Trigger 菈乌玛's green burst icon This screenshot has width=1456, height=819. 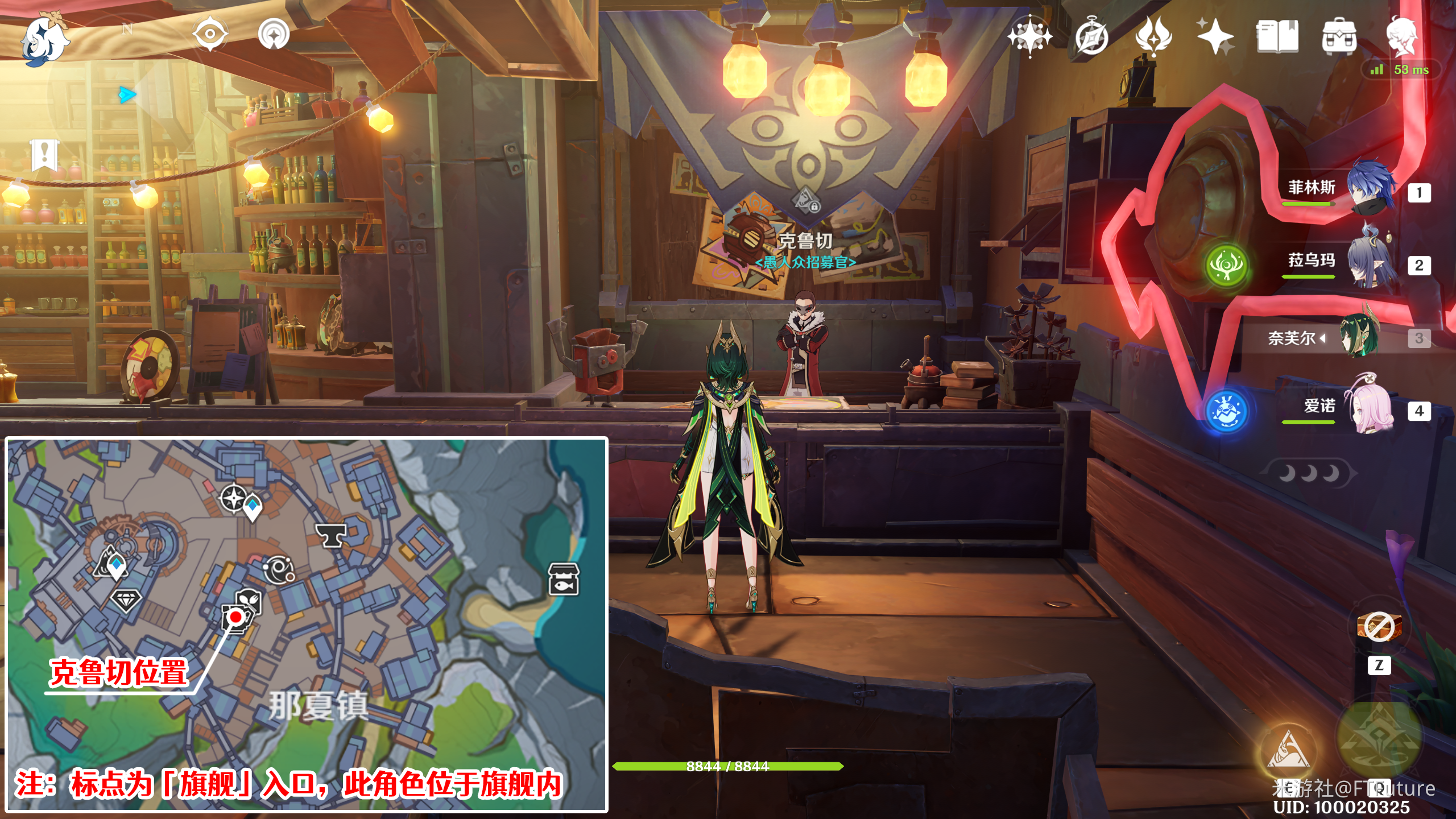coord(1226,265)
